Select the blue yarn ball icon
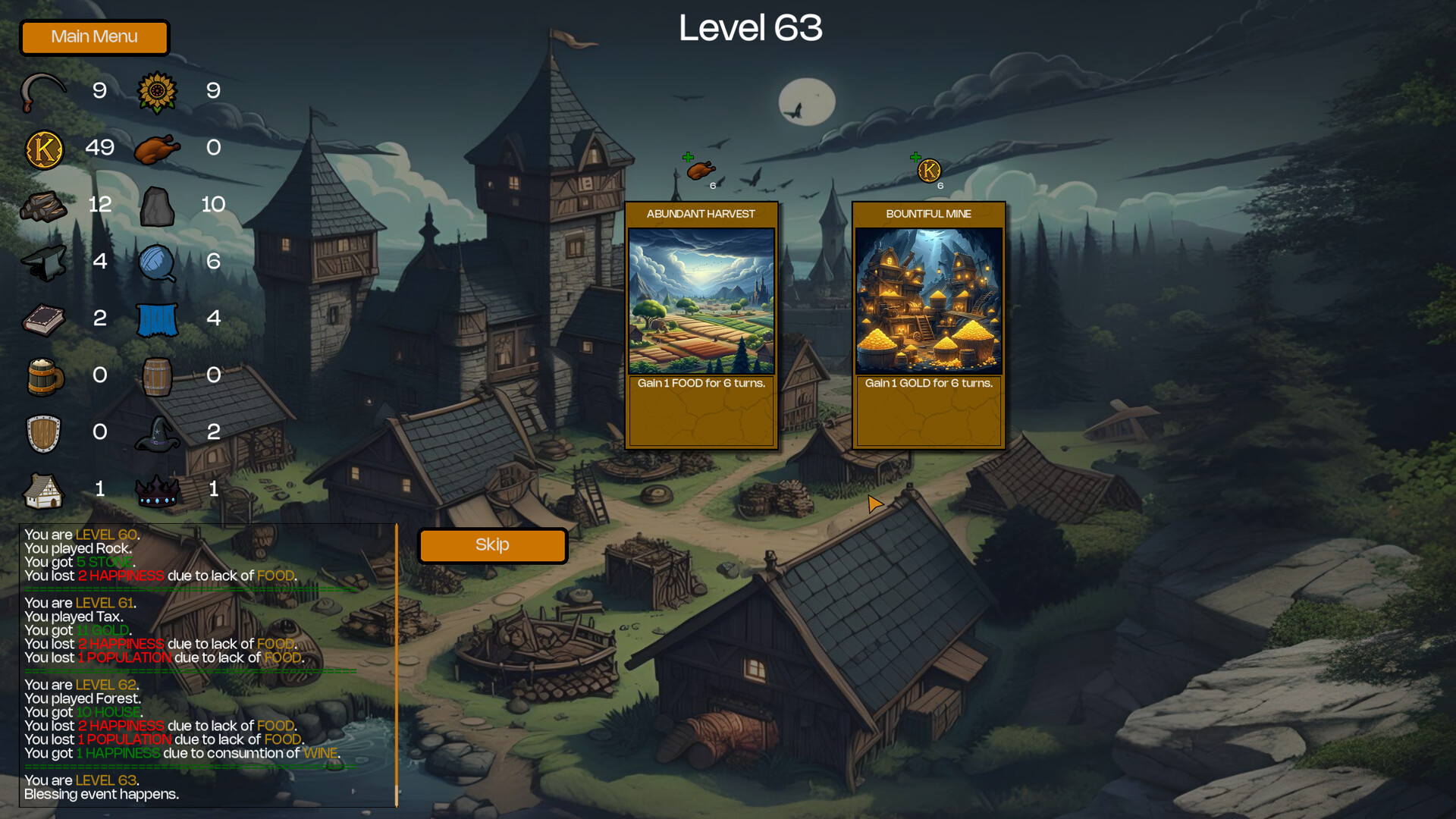Image resolution: width=1456 pixels, height=819 pixels. (157, 262)
